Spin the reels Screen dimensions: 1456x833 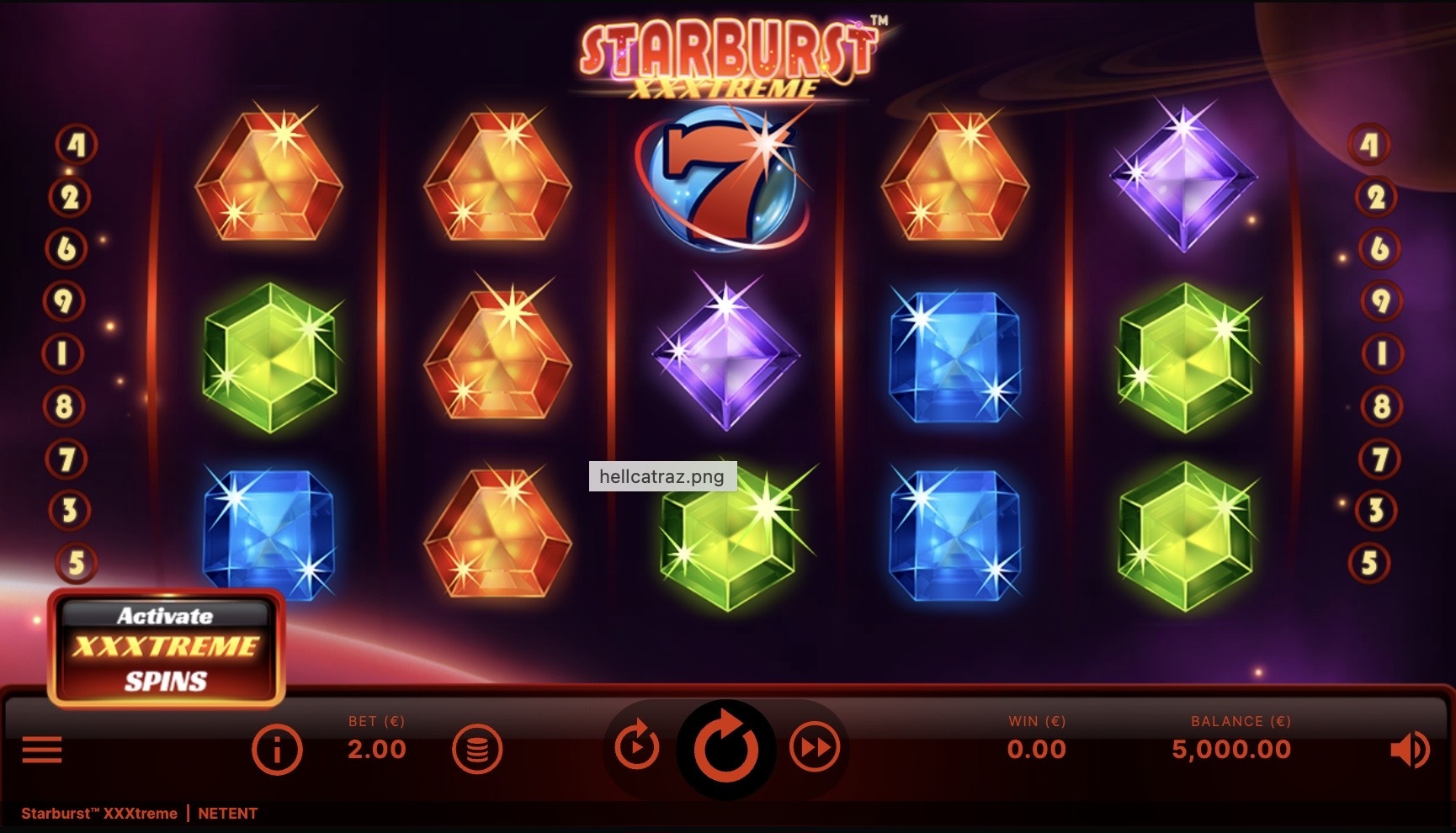(725, 748)
